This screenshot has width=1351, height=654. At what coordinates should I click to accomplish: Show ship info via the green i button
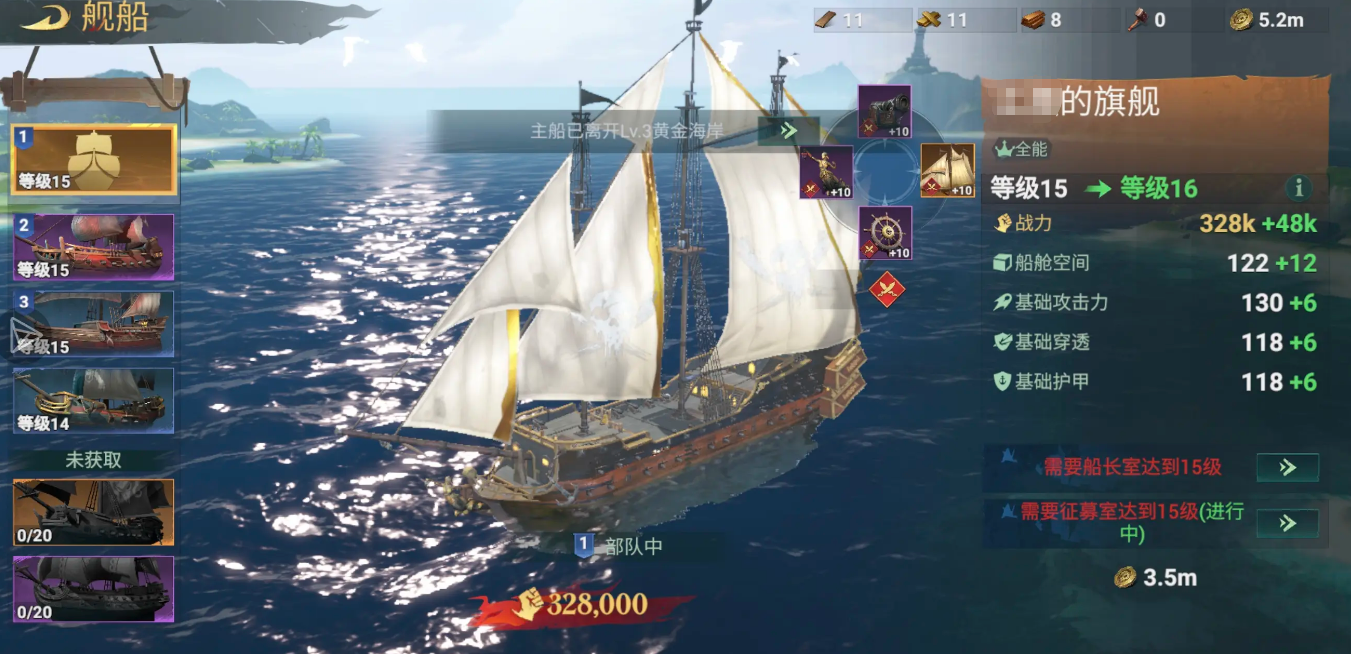click(1299, 187)
